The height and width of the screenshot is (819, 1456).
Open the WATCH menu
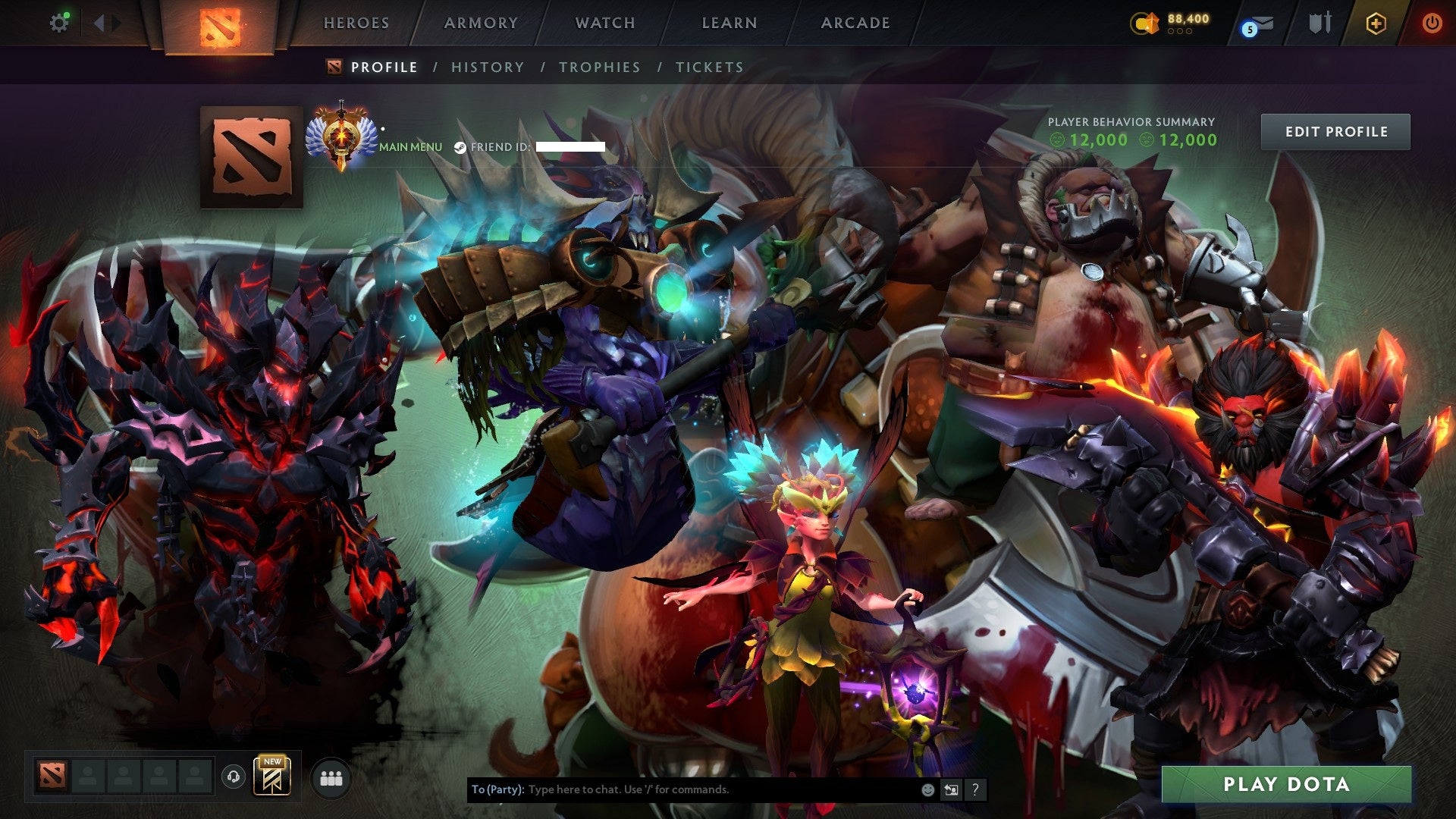[604, 23]
